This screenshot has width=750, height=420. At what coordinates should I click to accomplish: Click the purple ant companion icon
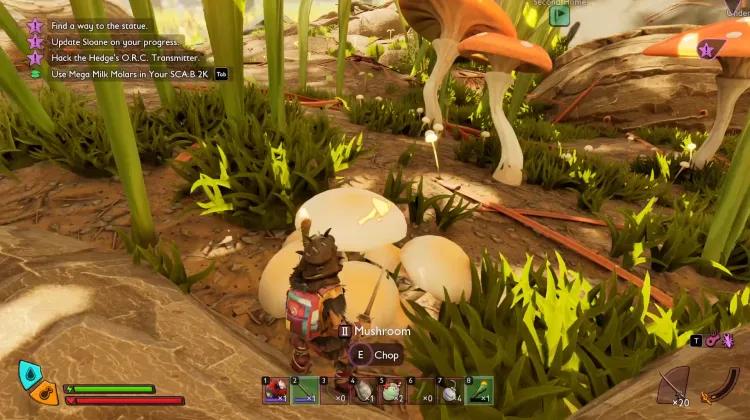pyautogui.click(x=728, y=340)
